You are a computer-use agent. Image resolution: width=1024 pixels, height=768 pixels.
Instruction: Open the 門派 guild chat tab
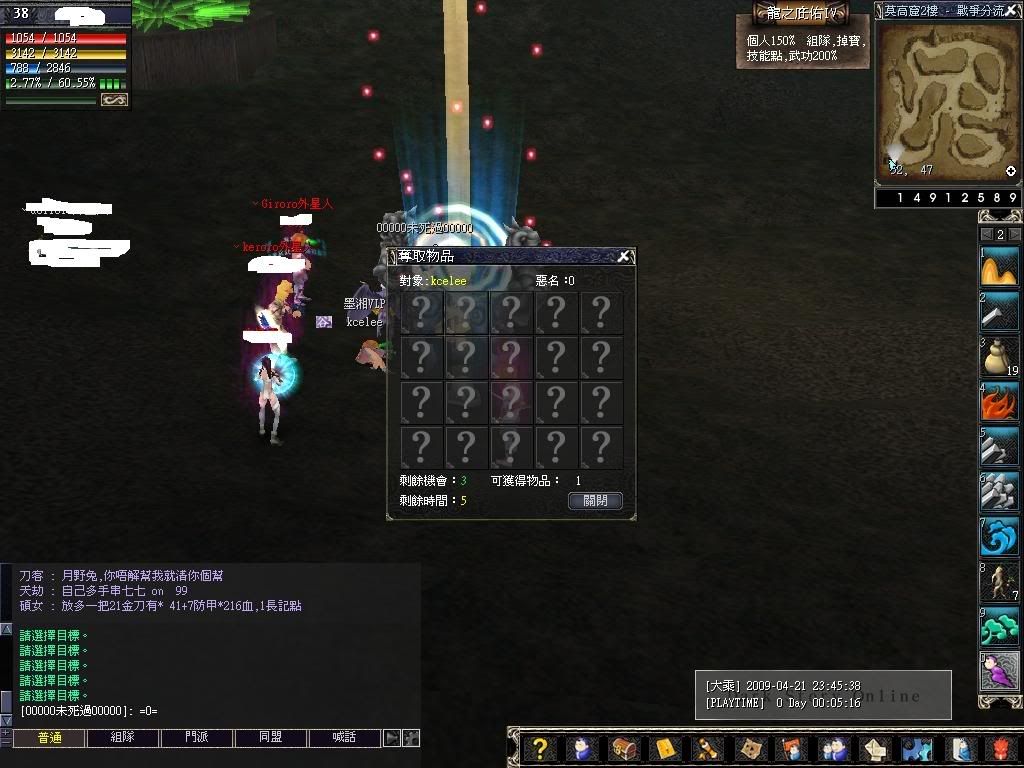click(x=197, y=738)
